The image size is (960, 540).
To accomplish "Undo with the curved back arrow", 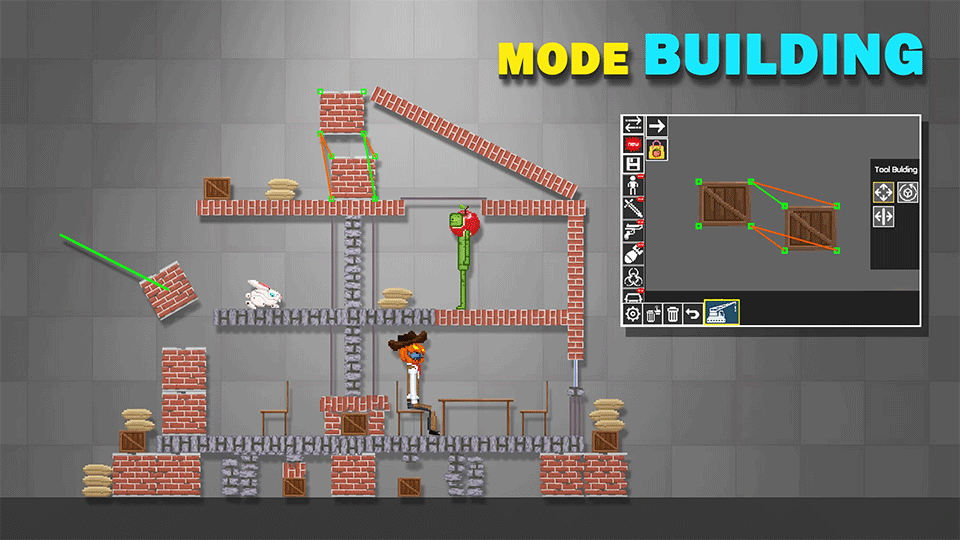I will coord(693,315).
